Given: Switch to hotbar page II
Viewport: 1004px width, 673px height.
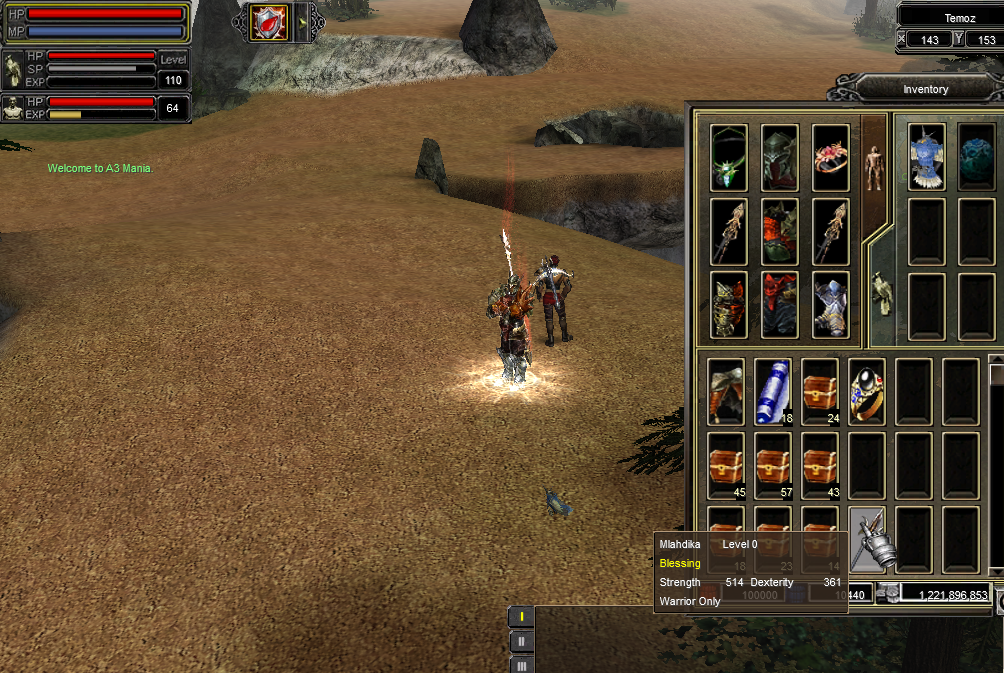Looking at the screenshot, I should [521, 640].
